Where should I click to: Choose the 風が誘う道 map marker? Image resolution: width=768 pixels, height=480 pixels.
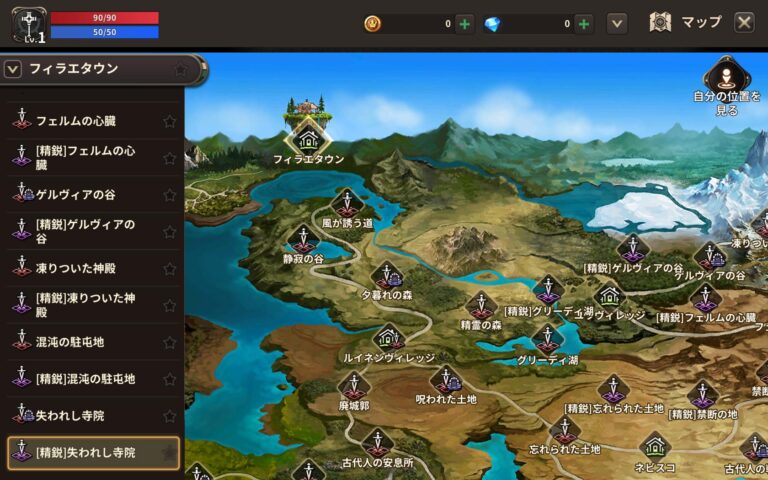coord(346,204)
